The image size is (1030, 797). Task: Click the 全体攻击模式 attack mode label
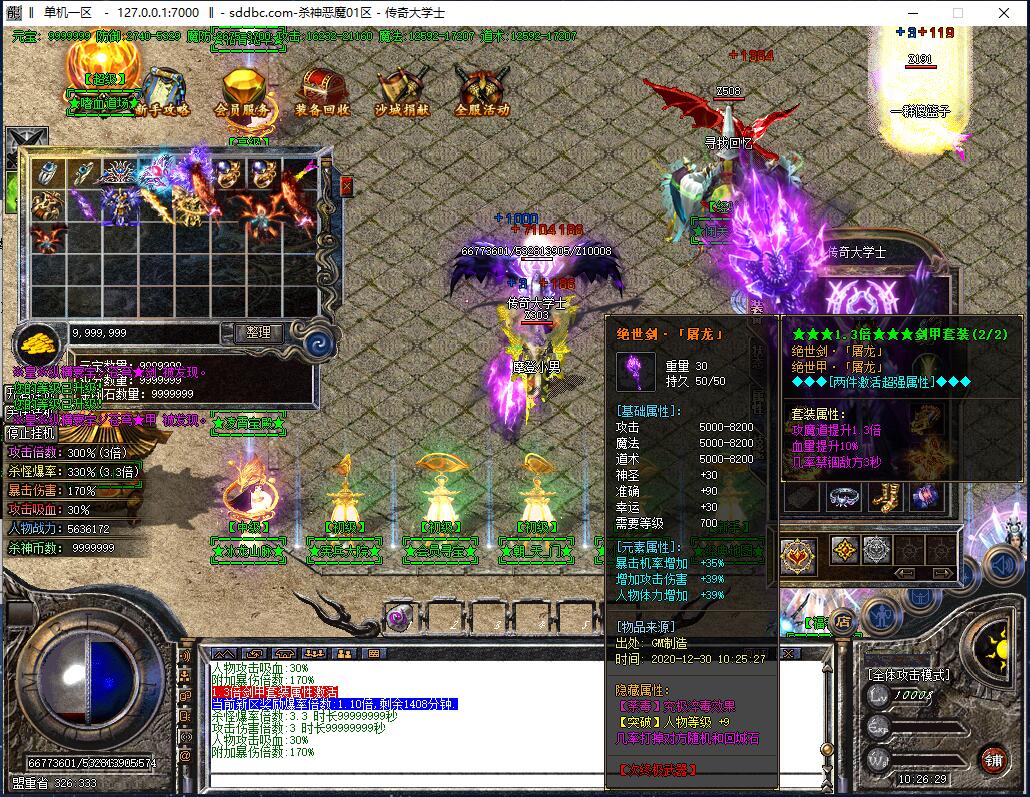908,675
